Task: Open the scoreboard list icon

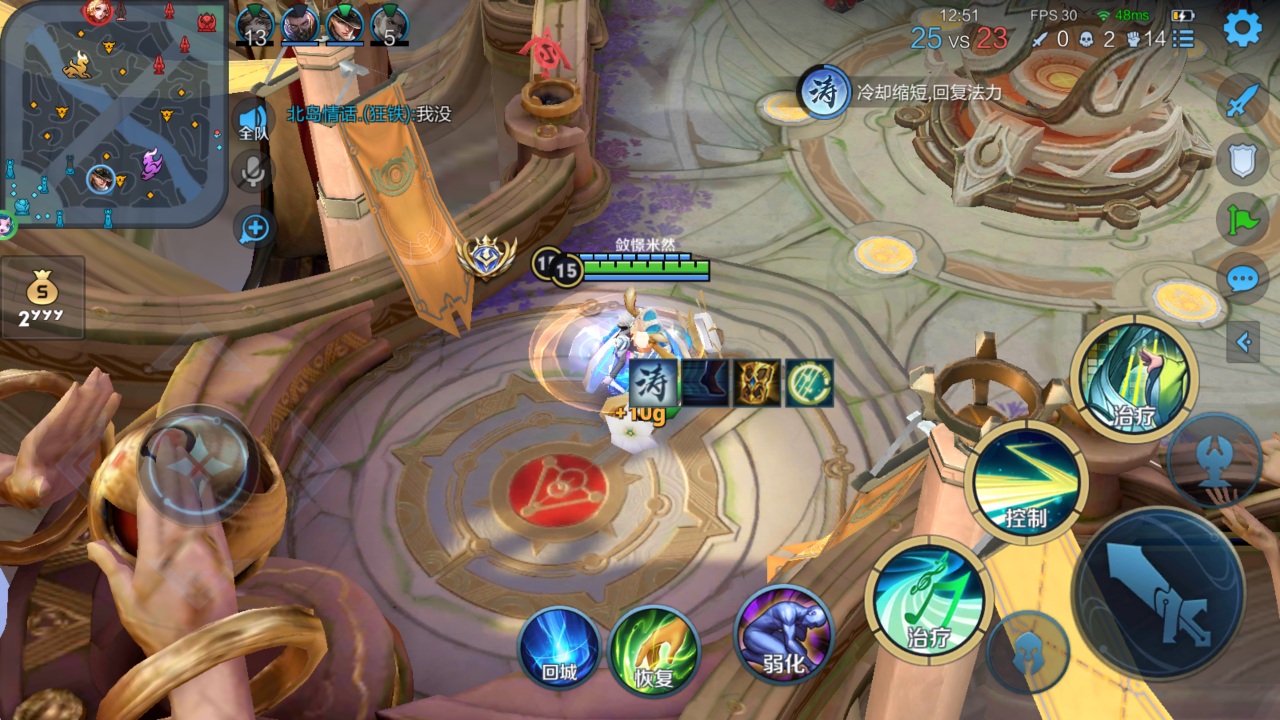Action: [x=1184, y=39]
